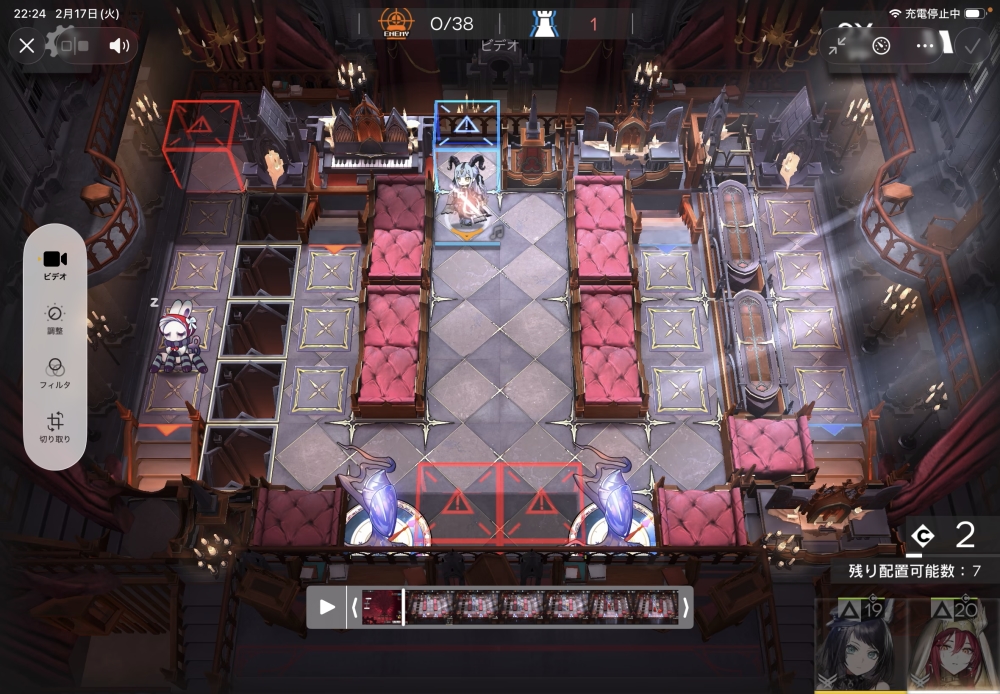Image resolution: width=1000 pixels, height=694 pixels.
Task: Switch to the ビデオ editing tab
Action: [55, 265]
